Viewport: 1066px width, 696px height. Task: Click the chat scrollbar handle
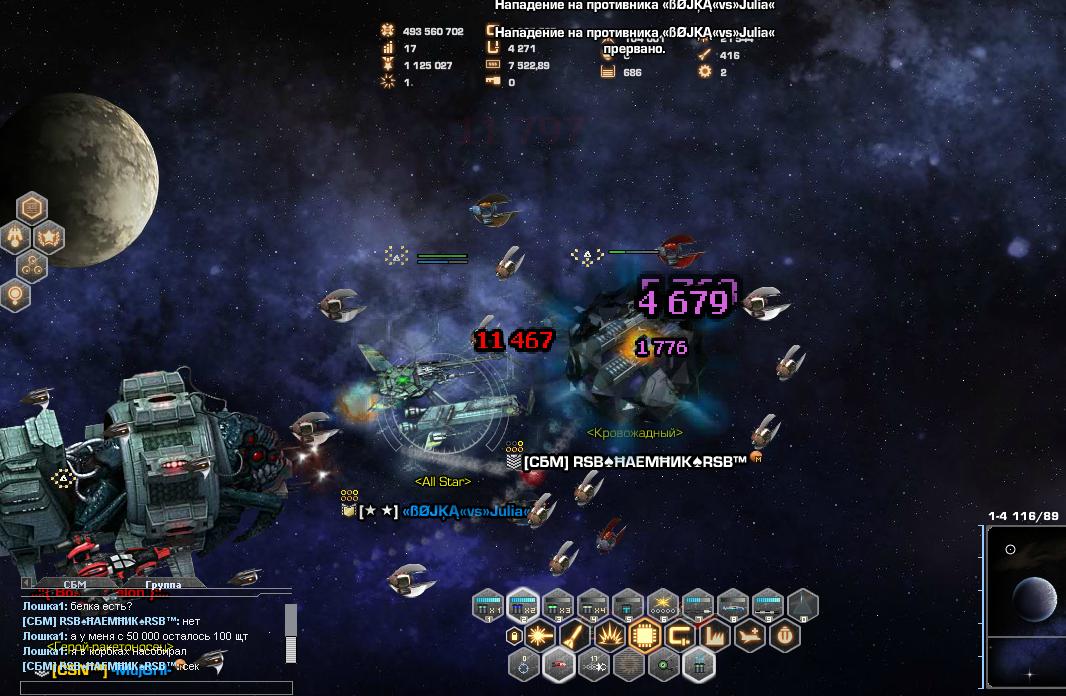(x=291, y=620)
